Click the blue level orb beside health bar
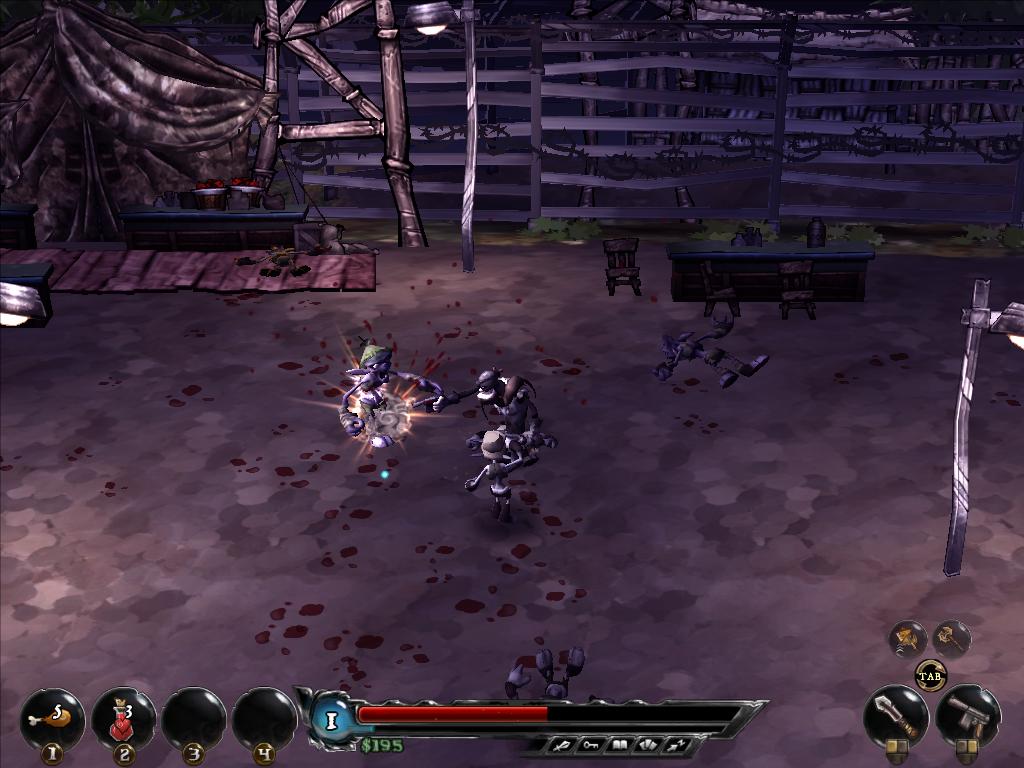The image size is (1024, 768). (331, 719)
